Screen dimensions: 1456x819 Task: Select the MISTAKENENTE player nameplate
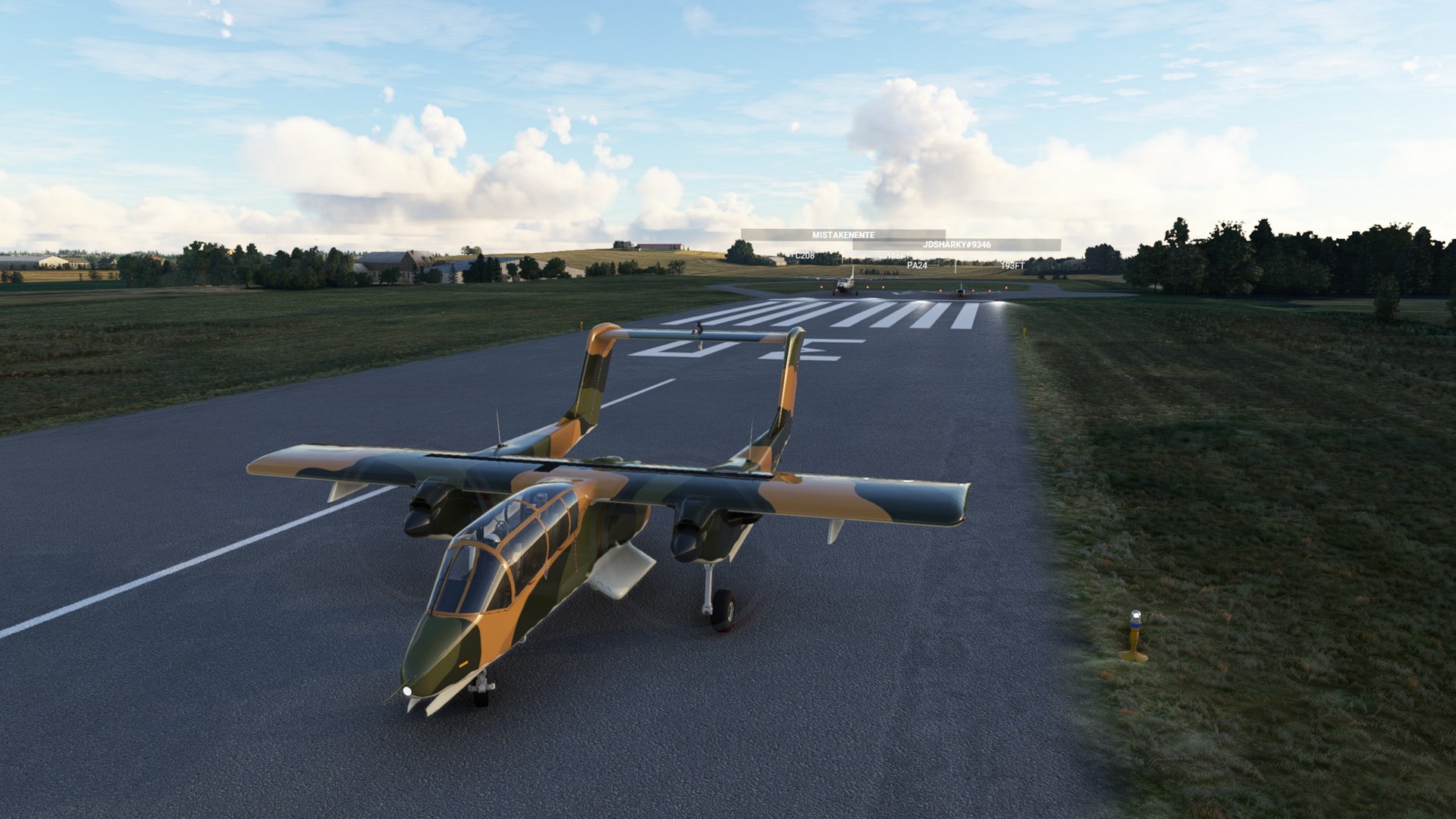(x=843, y=235)
